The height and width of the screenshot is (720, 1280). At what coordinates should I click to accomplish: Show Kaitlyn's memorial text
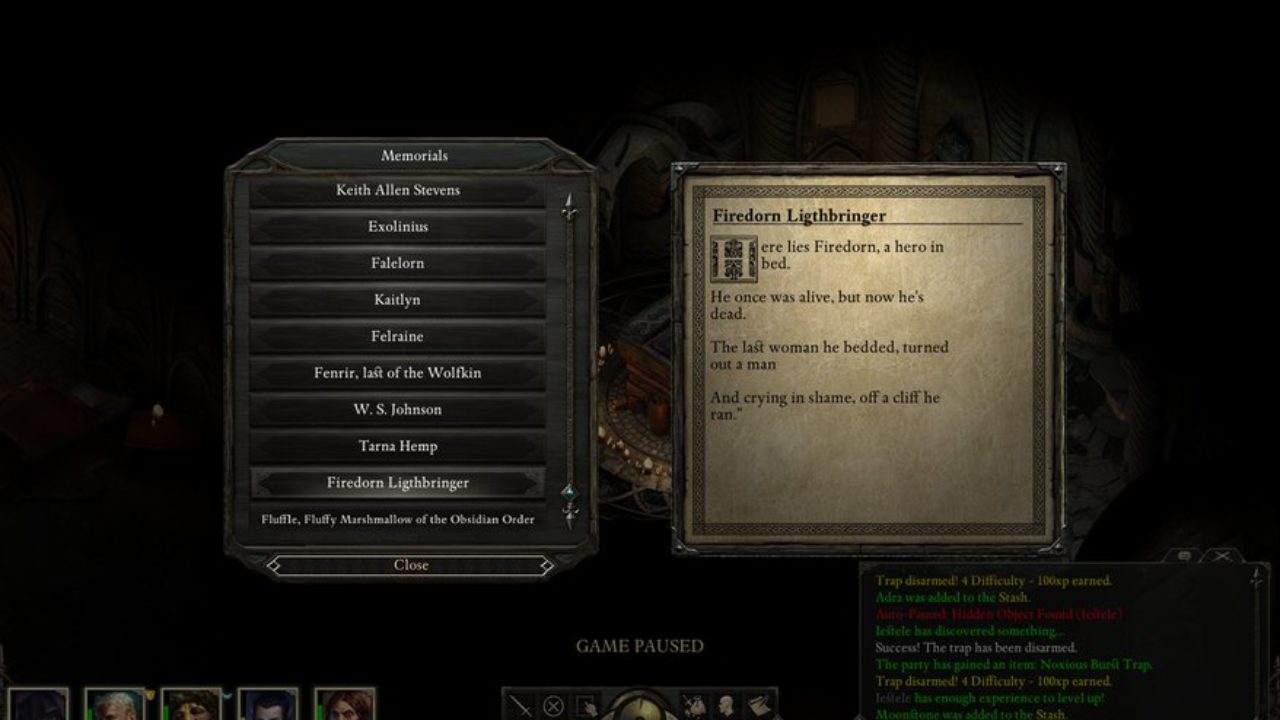coord(397,300)
